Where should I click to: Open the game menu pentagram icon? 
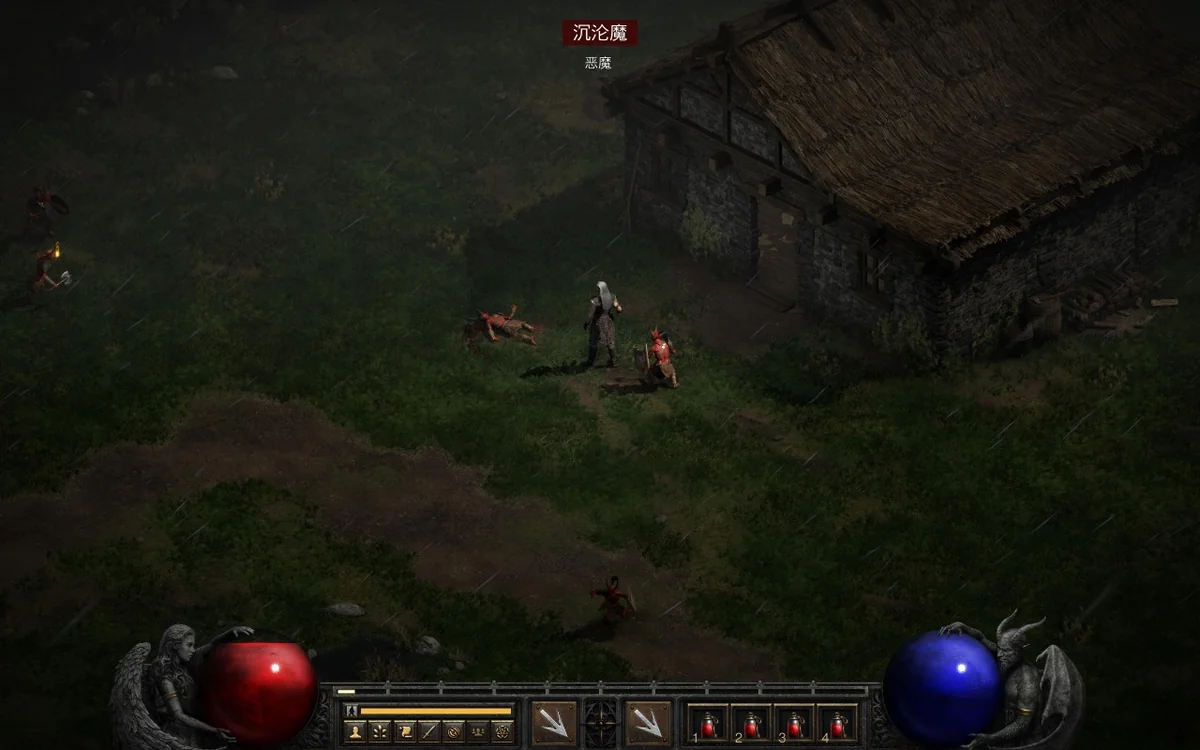[502, 731]
